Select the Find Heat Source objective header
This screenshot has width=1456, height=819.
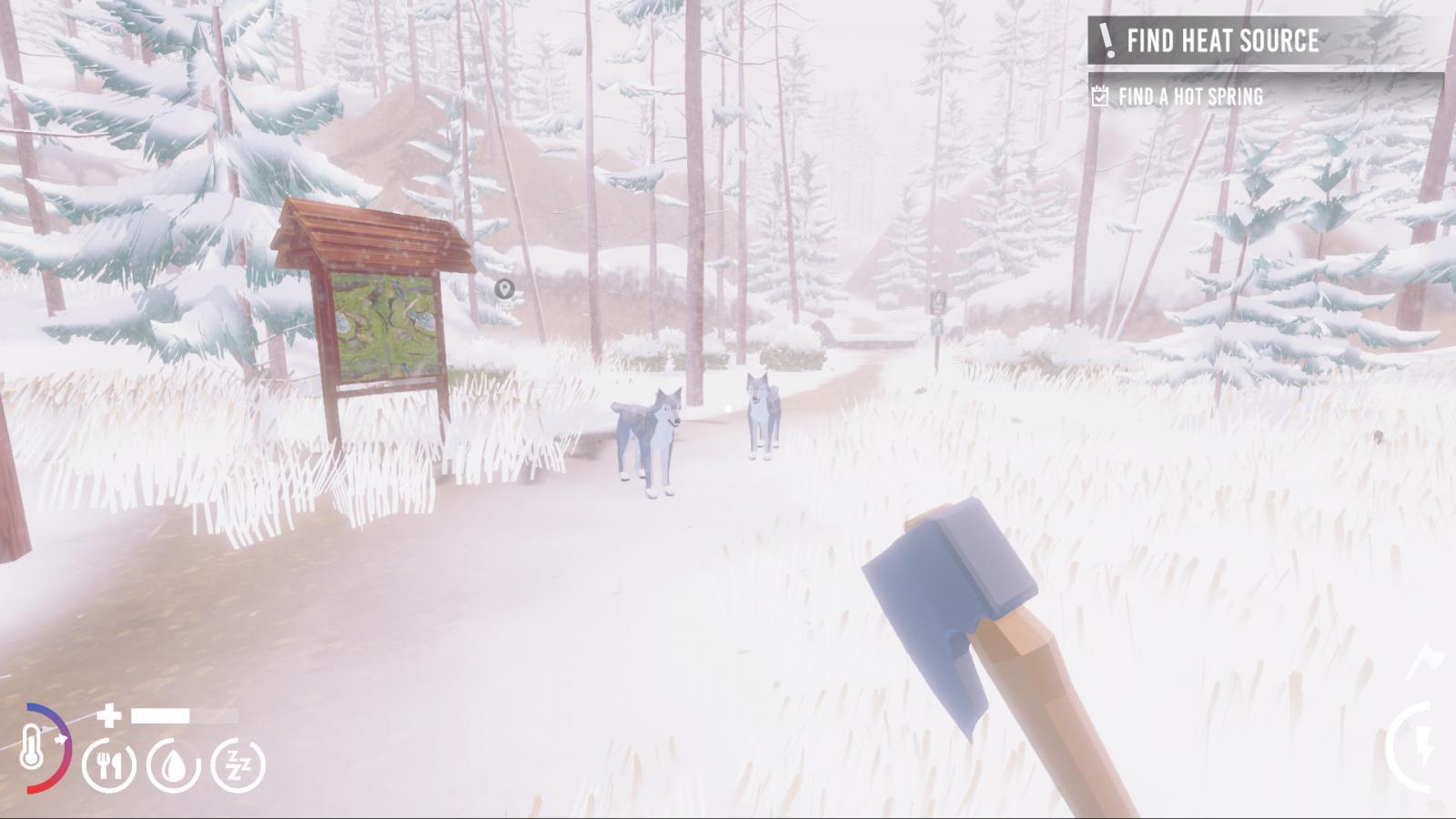click(1221, 41)
